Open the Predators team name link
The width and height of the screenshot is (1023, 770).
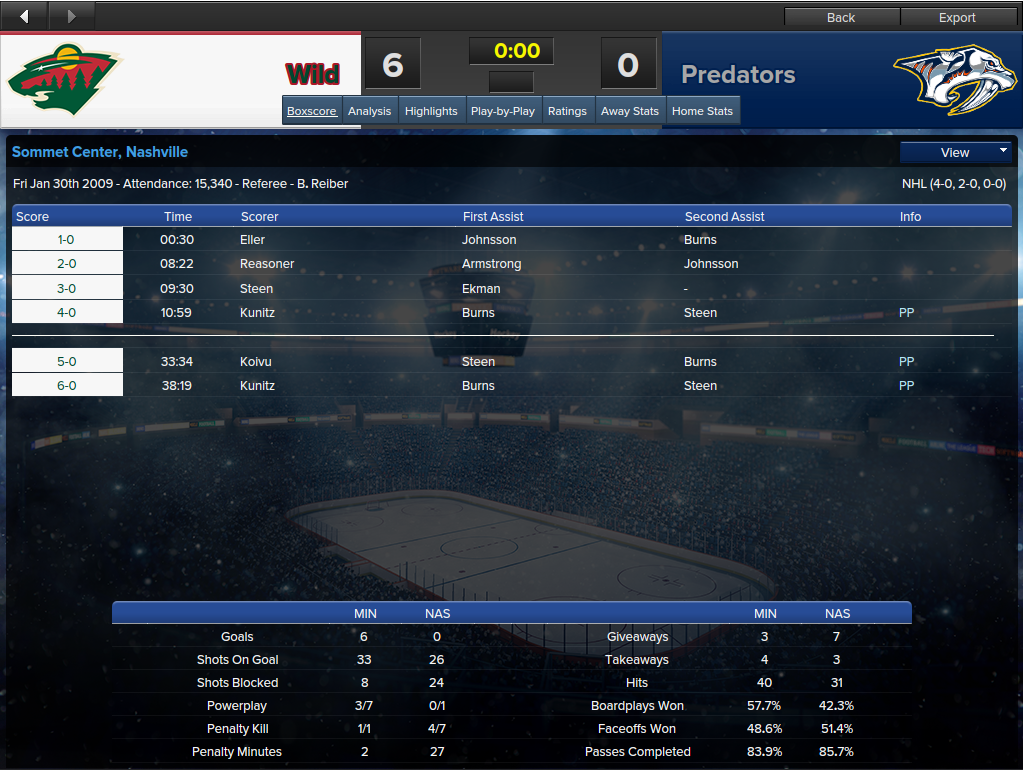pyautogui.click(x=738, y=75)
